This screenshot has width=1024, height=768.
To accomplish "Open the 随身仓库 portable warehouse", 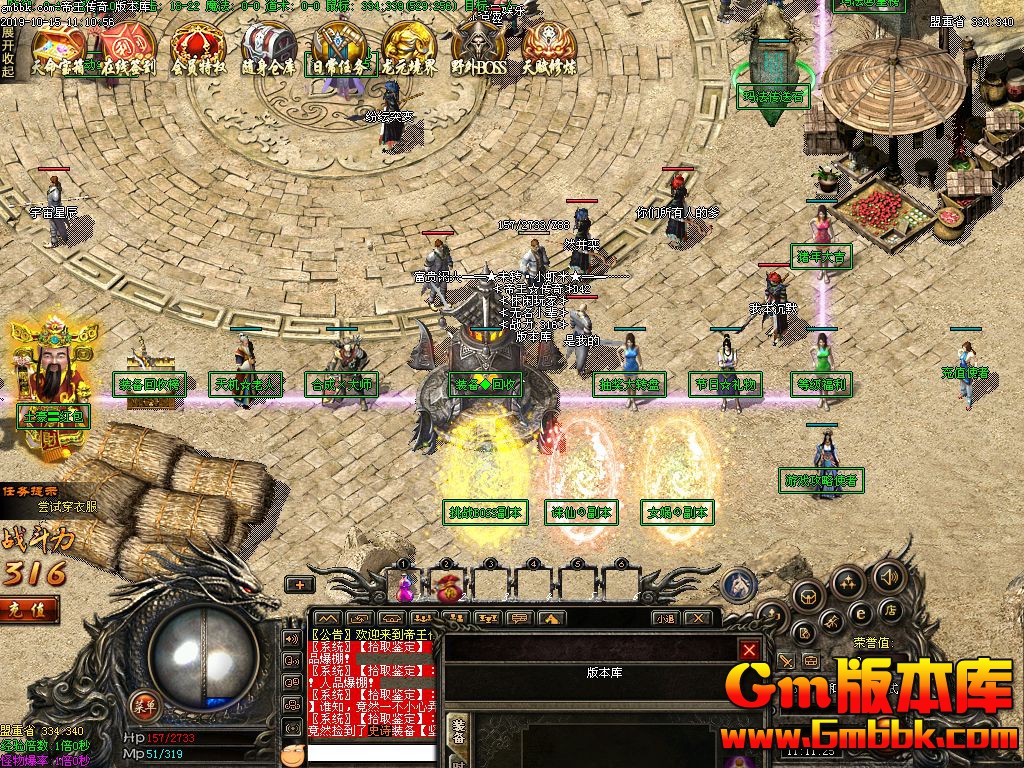I will 268,48.
